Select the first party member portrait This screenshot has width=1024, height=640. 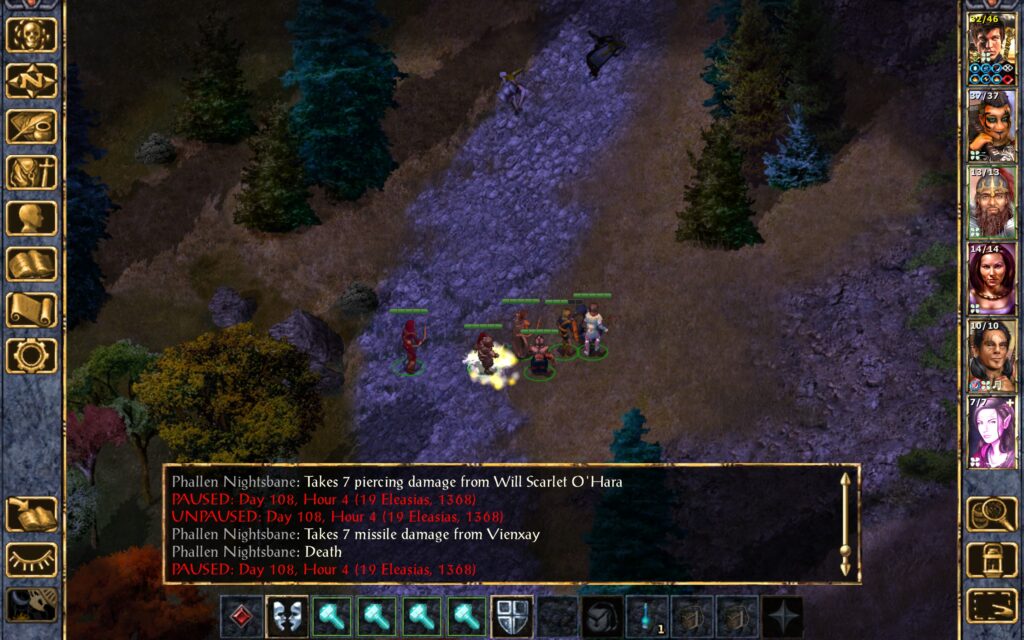[991, 48]
